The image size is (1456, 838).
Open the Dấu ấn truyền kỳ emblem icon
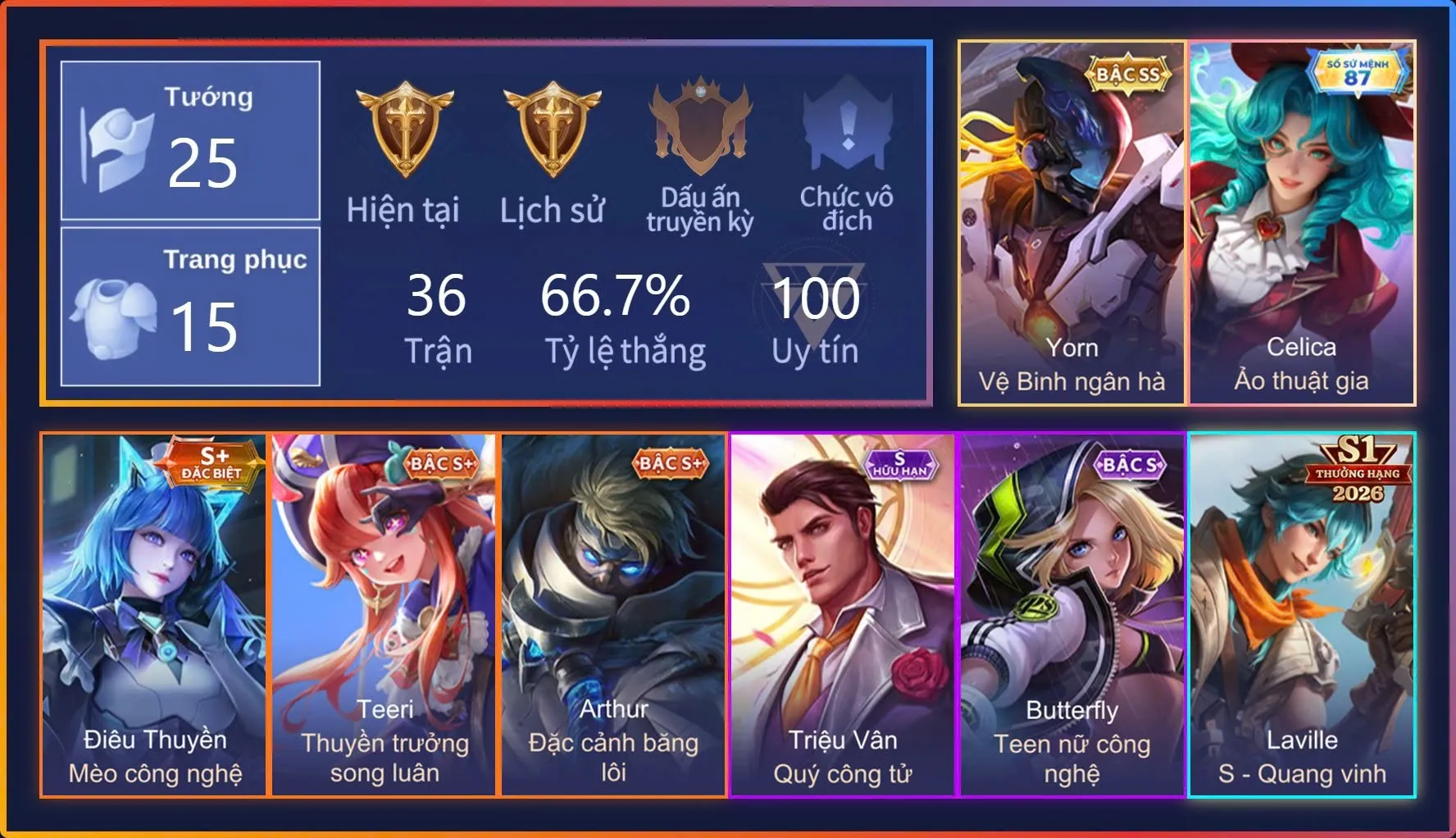click(701, 123)
